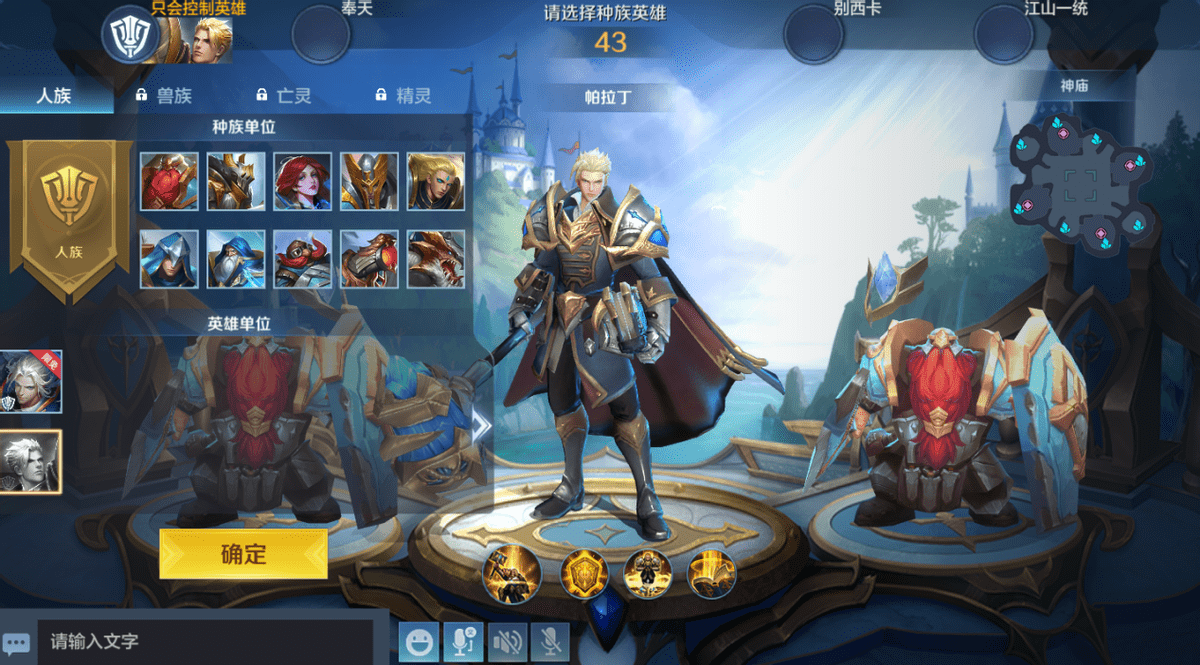Choose the hero portrait with the red ribbon
Viewport: 1200px width, 665px height.
click(31, 381)
